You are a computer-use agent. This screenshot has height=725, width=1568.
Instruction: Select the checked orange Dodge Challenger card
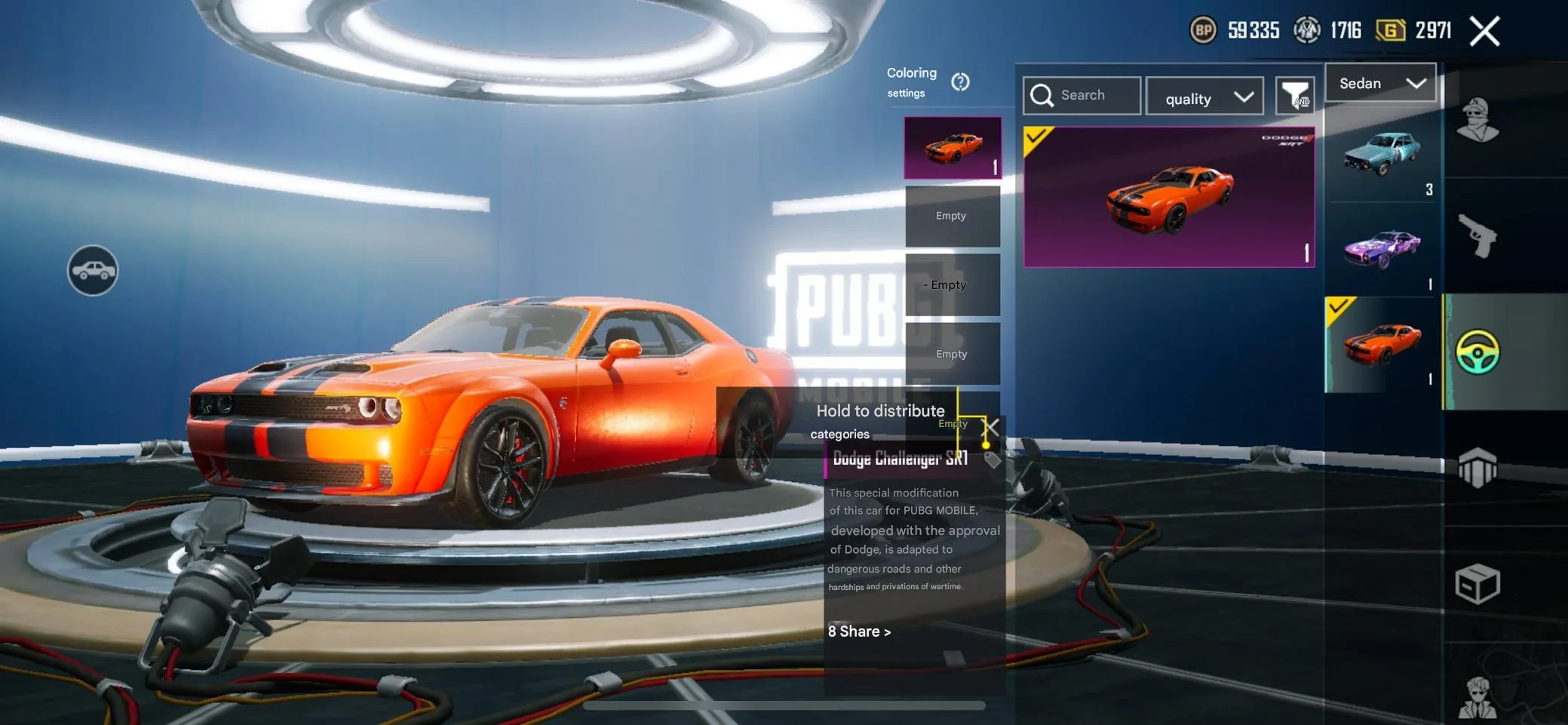click(1169, 196)
